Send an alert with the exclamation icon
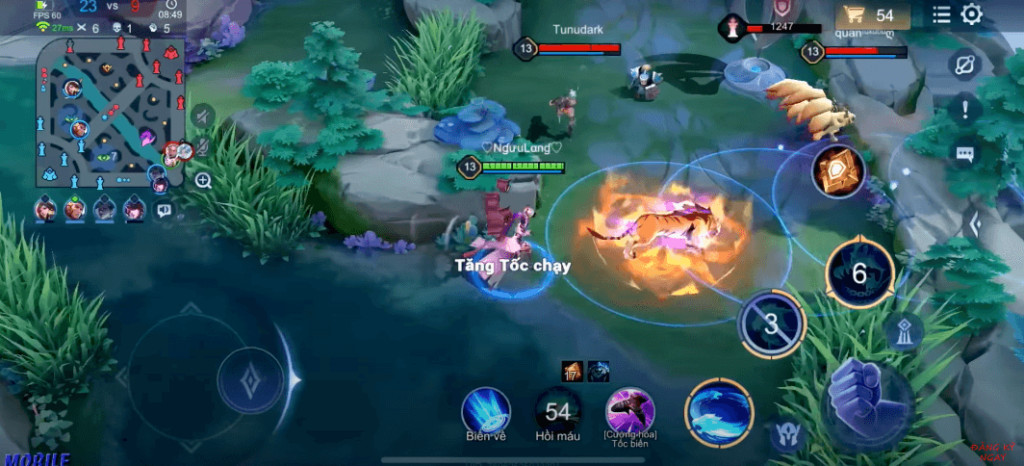1024x466 pixels. [x=964, y=109]
